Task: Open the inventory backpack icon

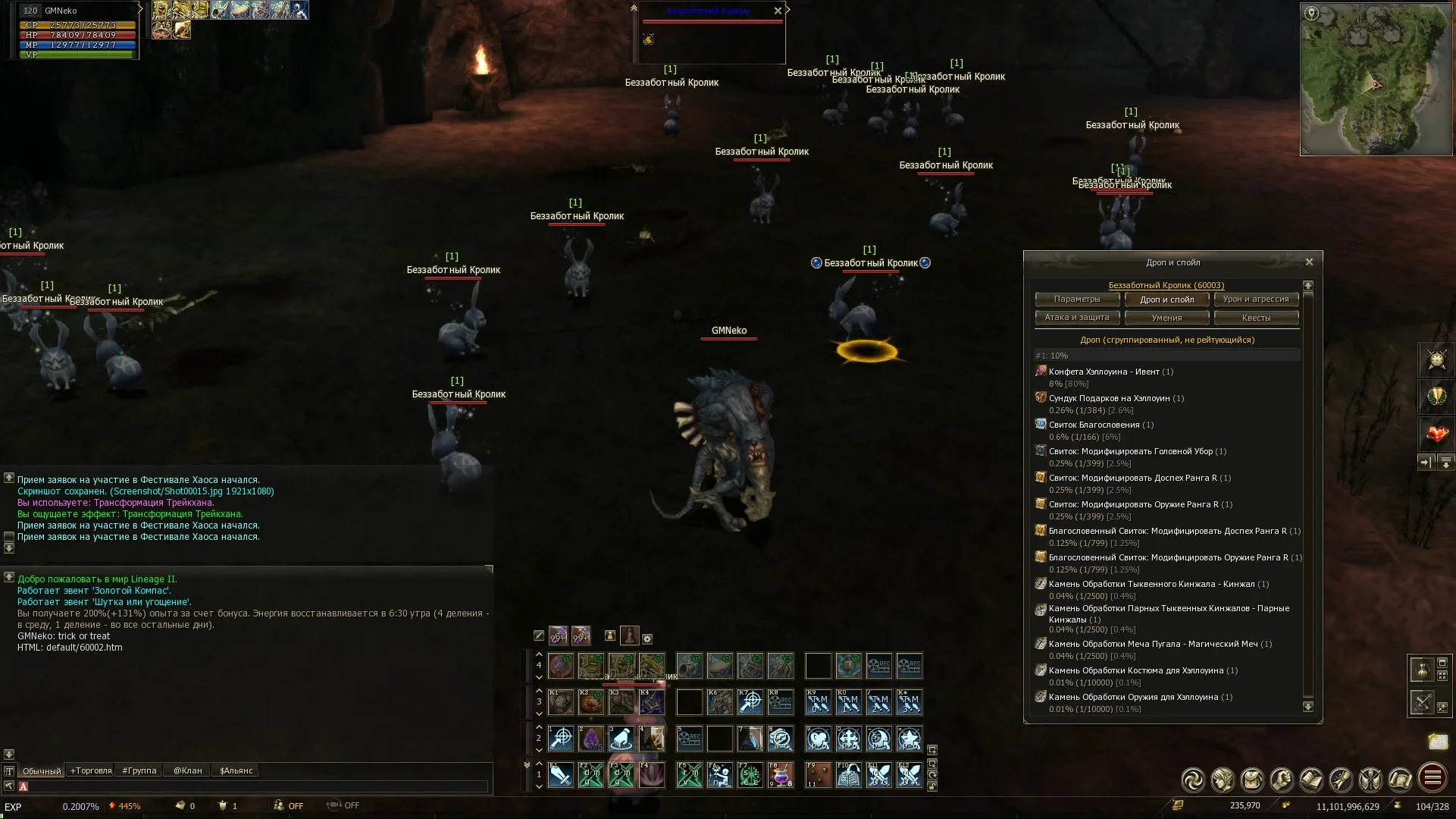Action: (1252, 780)
